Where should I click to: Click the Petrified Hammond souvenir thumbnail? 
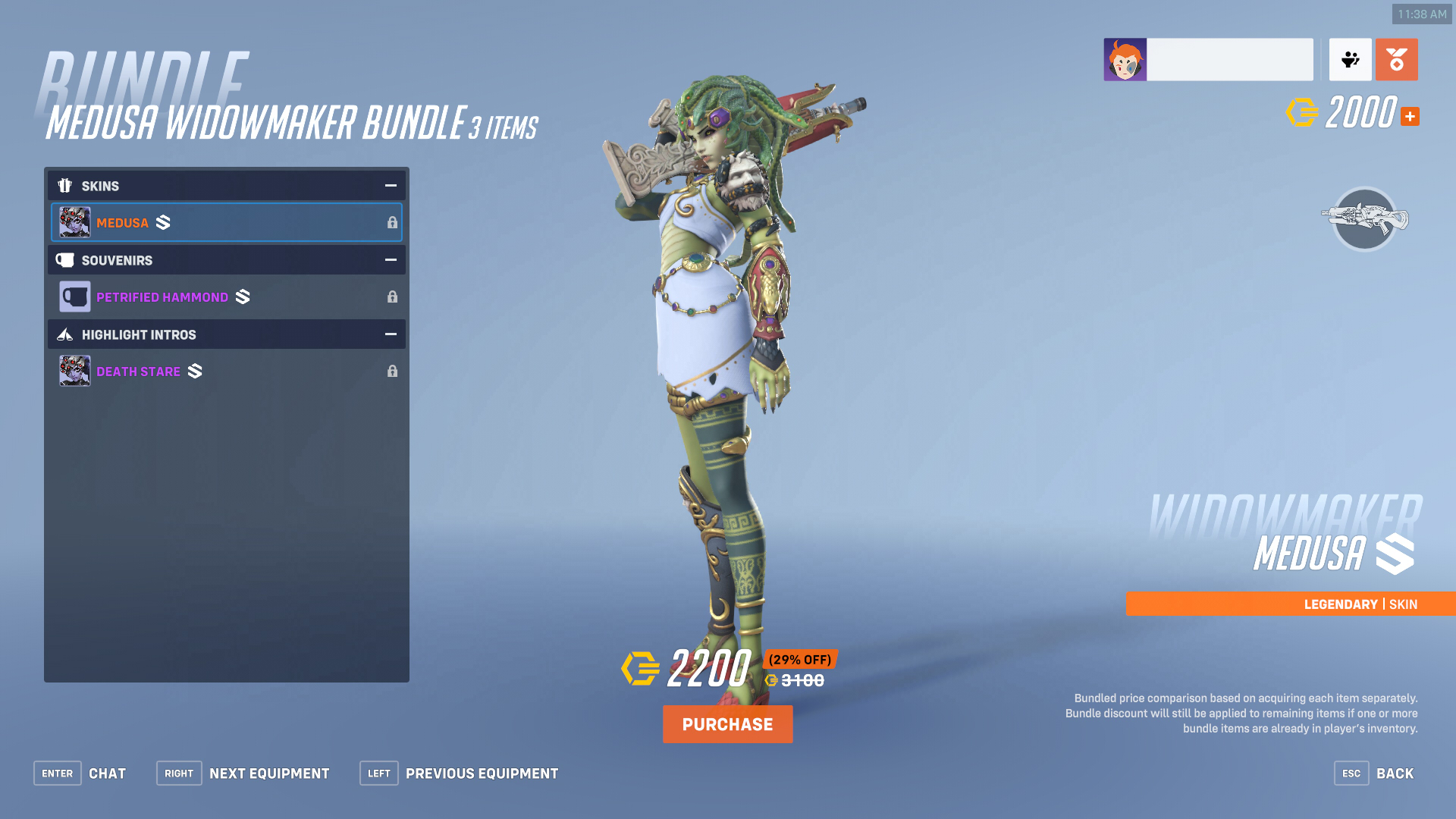pos(74,296)
